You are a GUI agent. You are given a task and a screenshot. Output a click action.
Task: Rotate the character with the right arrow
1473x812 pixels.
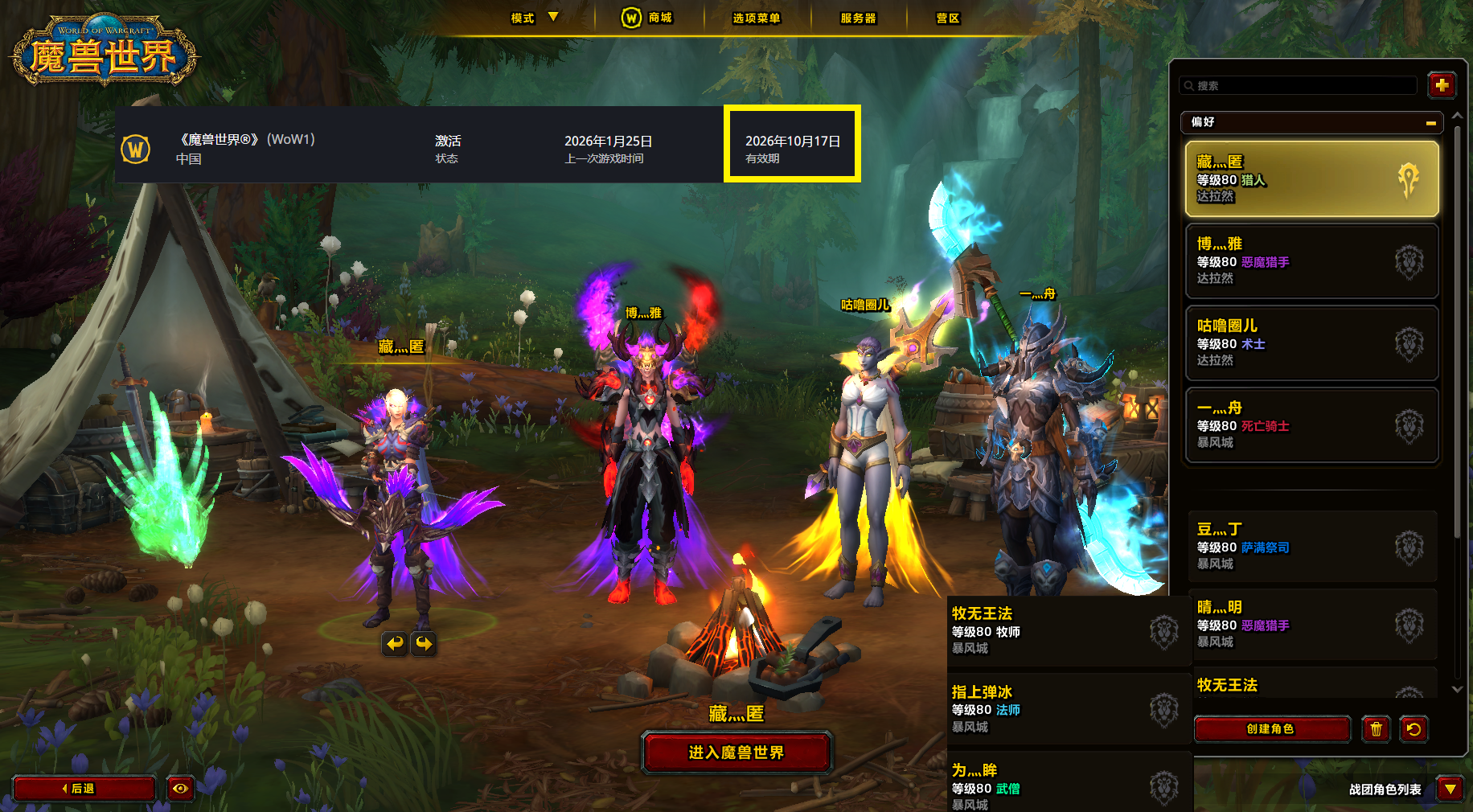point(424,643)
